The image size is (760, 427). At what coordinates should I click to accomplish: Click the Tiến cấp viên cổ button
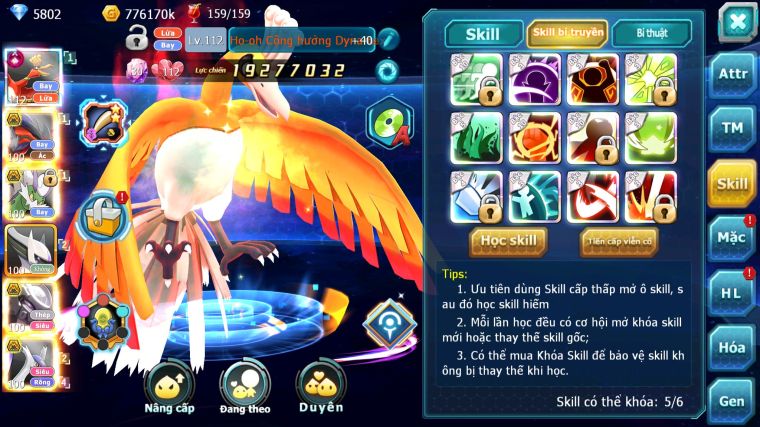click(x=618, y=241)
